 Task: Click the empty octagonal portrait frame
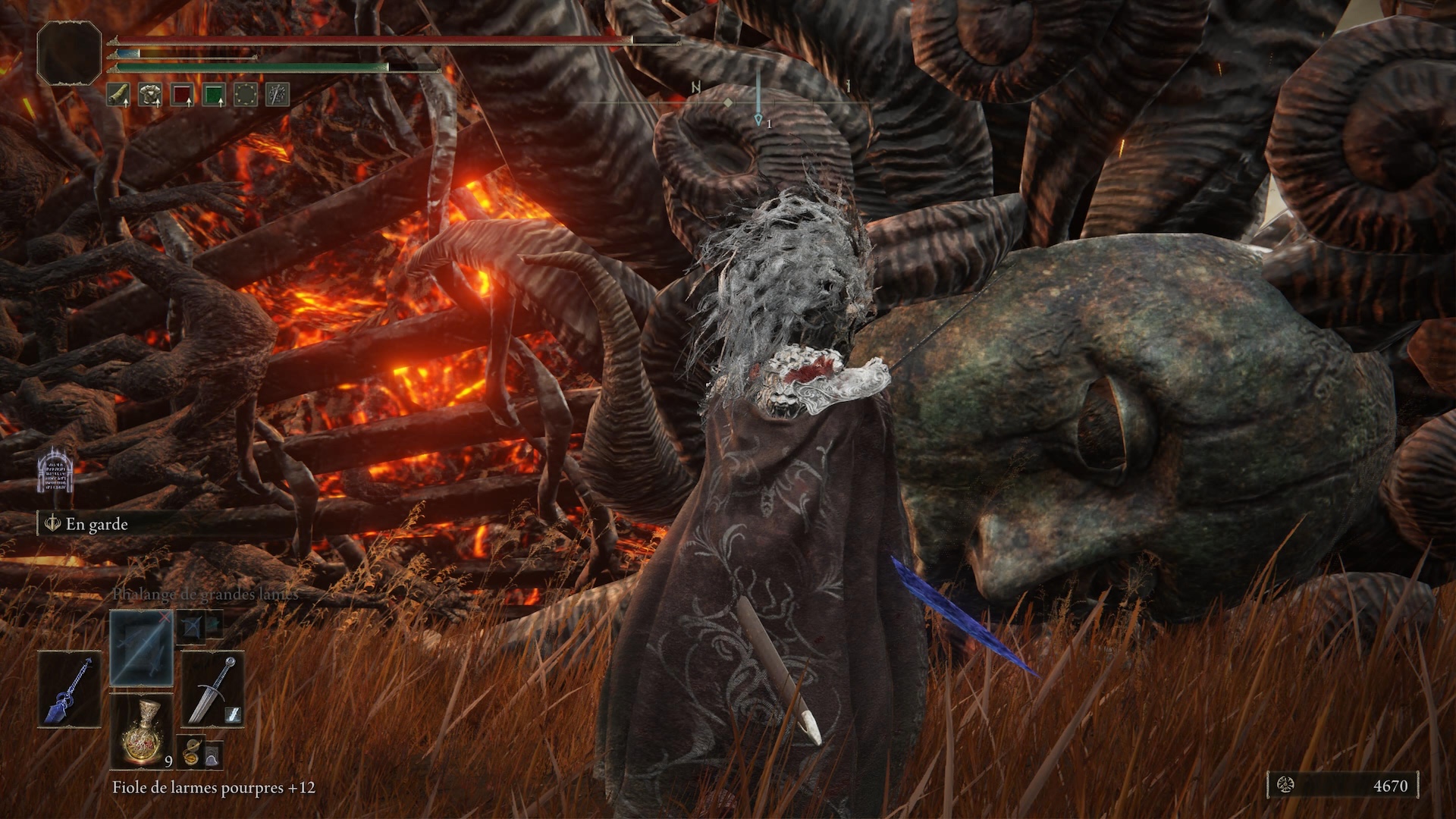69,53
